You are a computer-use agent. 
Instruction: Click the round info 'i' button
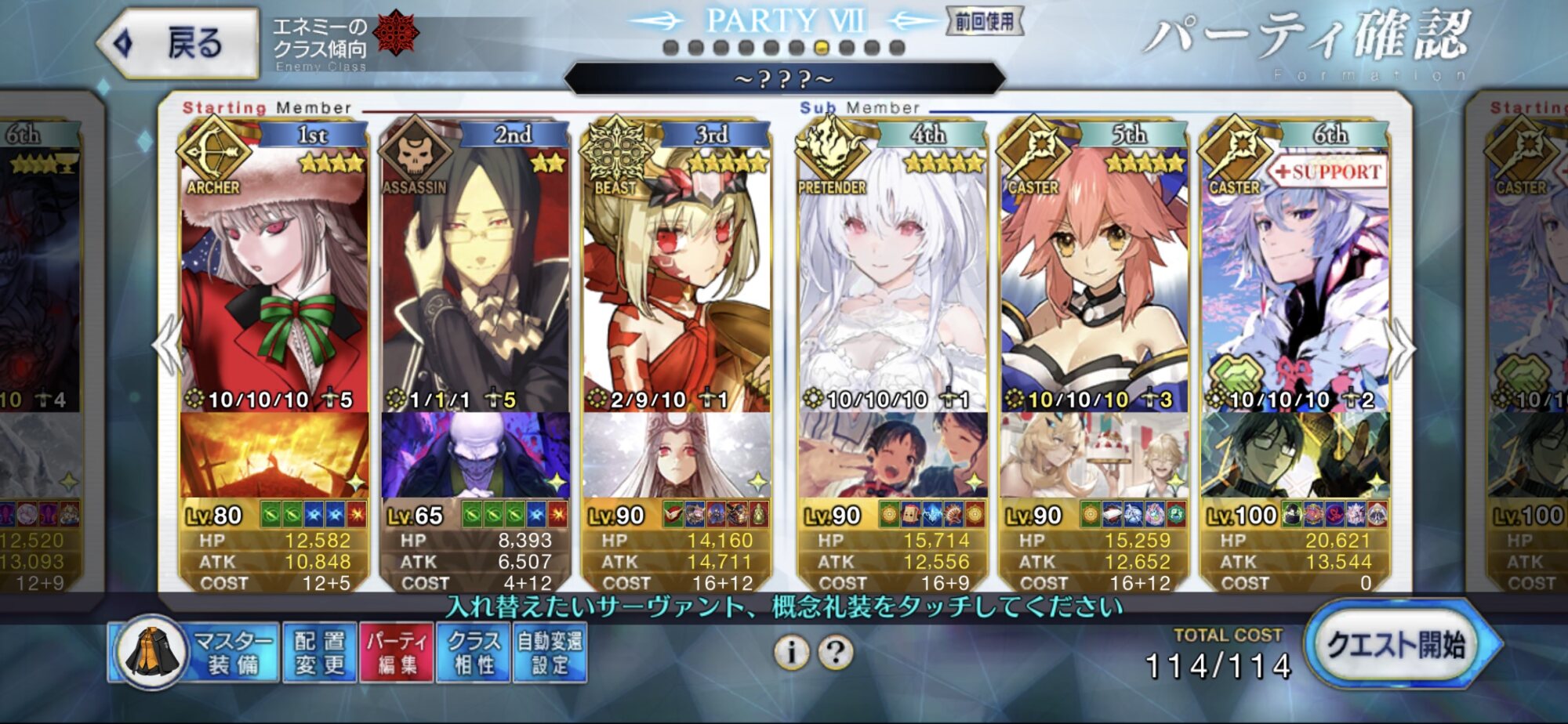(x=792, y=652)
